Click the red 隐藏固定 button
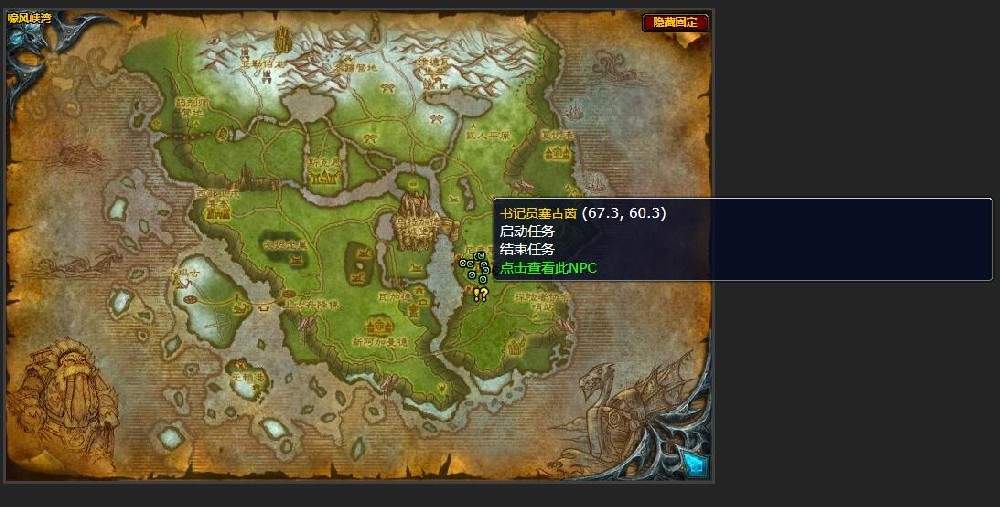Screen dimensions: 1000x507 [675, 22]
